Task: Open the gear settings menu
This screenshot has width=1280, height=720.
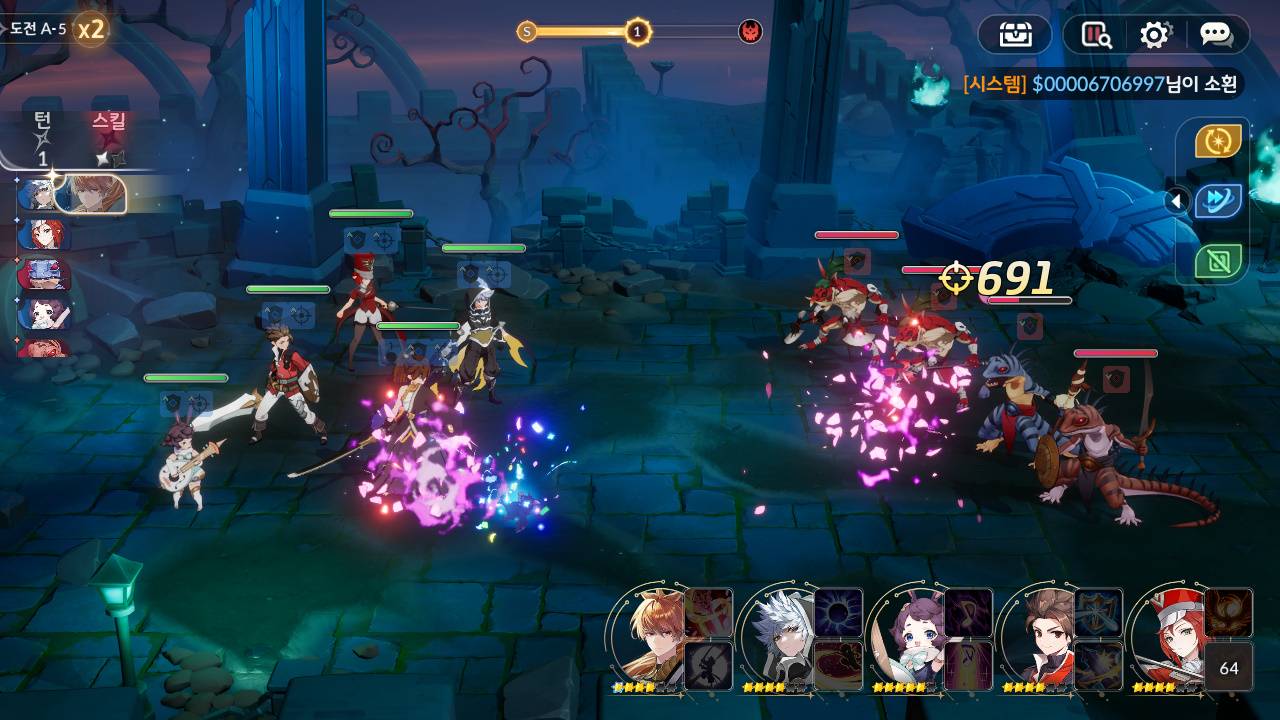Action: click(1155, 35)
